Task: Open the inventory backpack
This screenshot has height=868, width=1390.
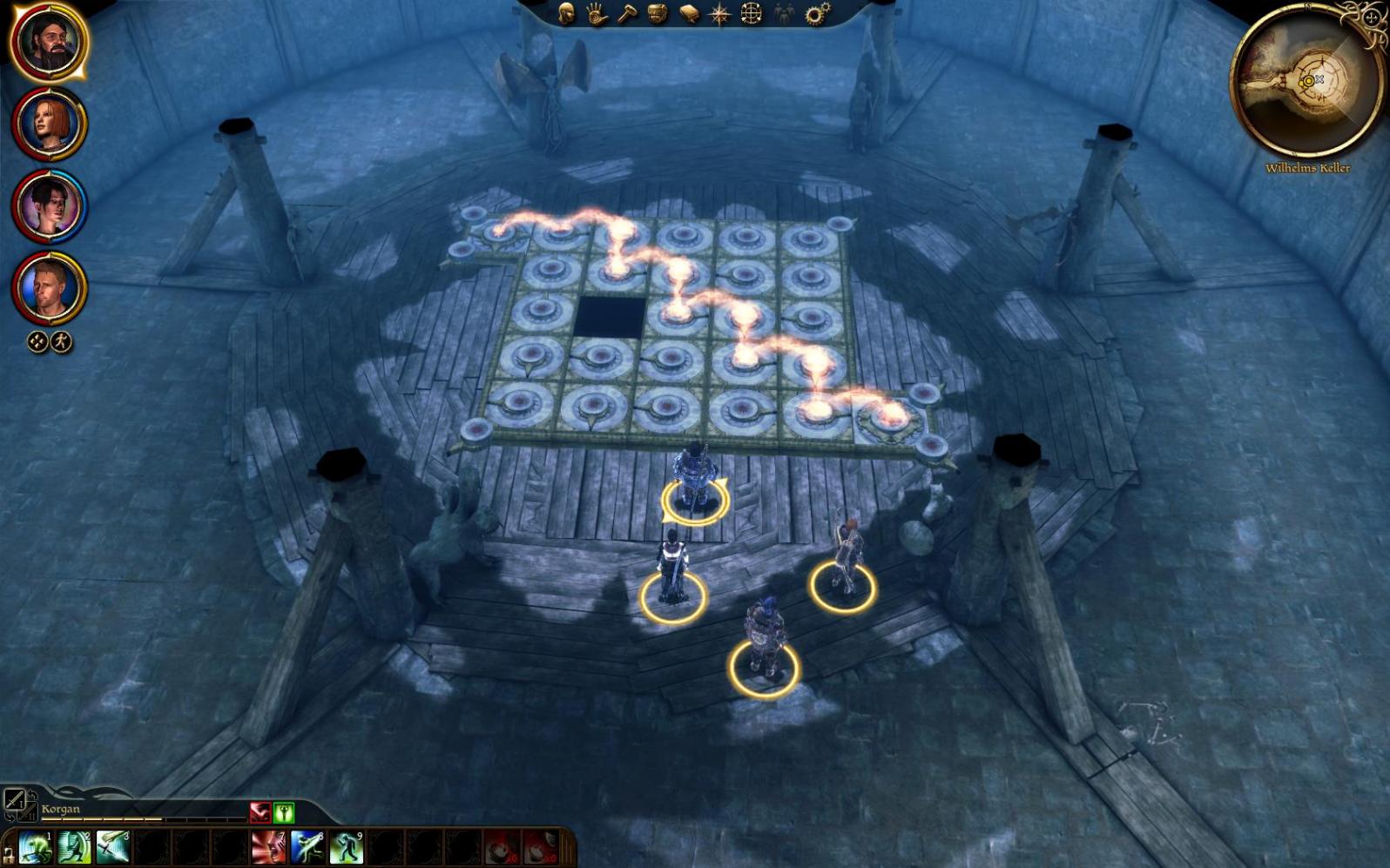Action: pos(658,13)
